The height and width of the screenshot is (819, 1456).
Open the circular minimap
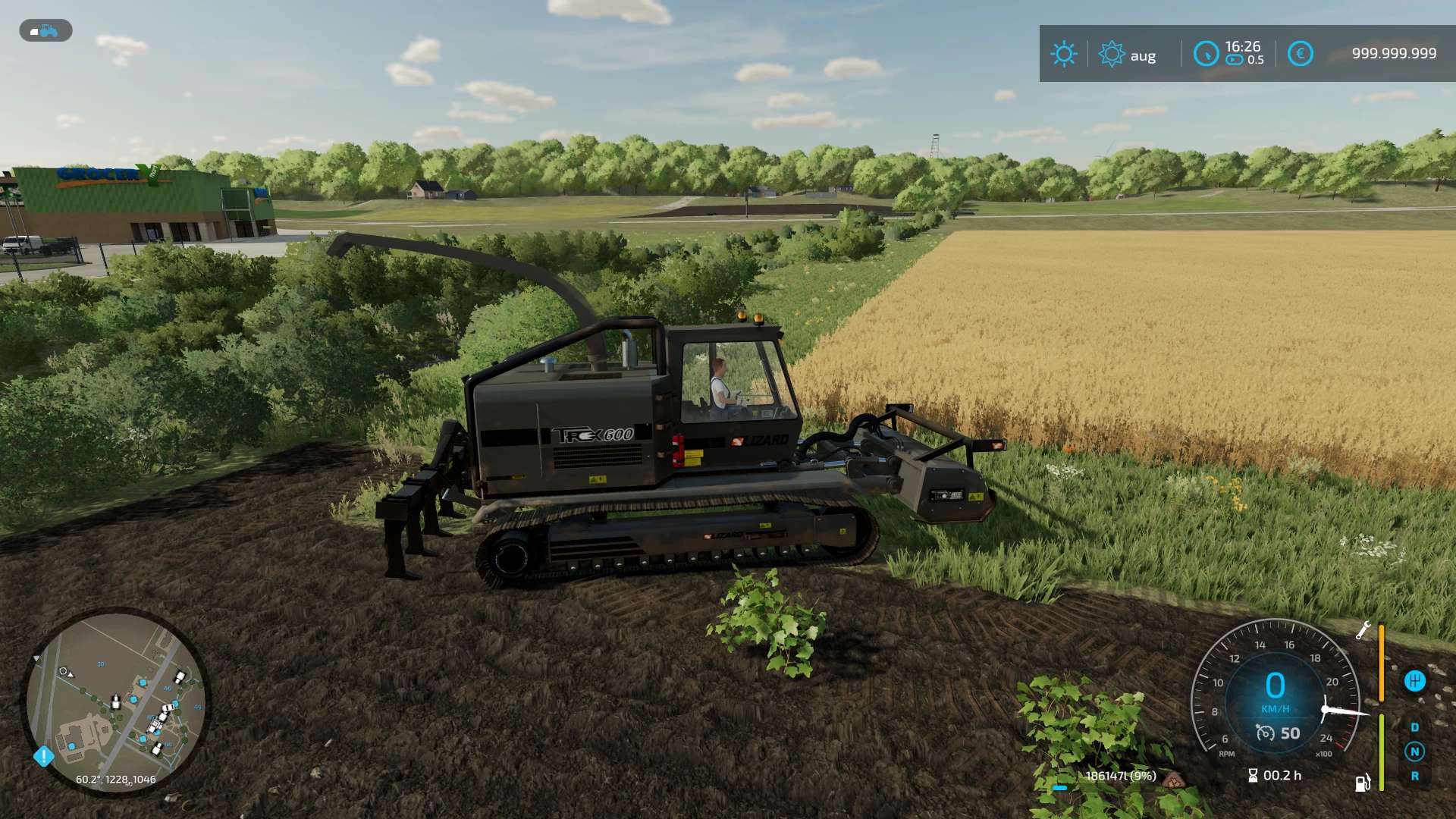point(115,702)
